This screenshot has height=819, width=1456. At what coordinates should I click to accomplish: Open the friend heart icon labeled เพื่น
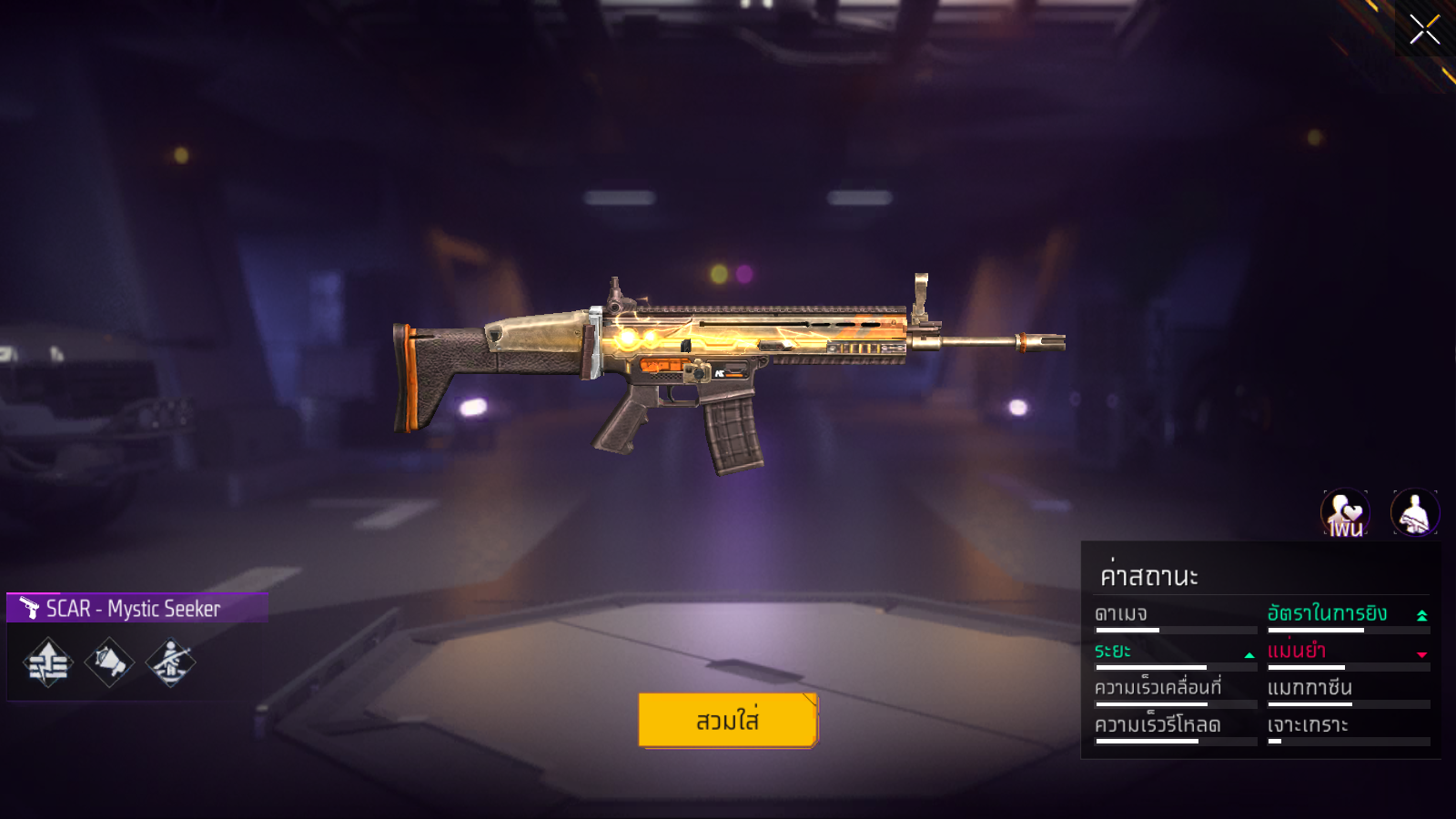pos(1345,513)
